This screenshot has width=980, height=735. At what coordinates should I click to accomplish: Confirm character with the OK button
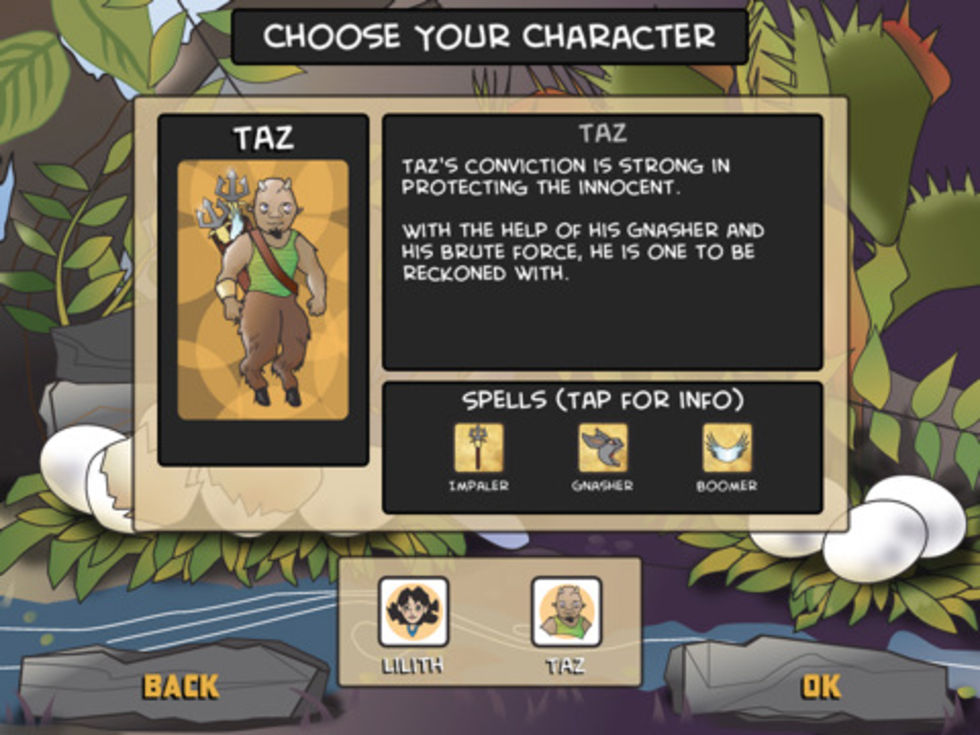coord(820,685)
